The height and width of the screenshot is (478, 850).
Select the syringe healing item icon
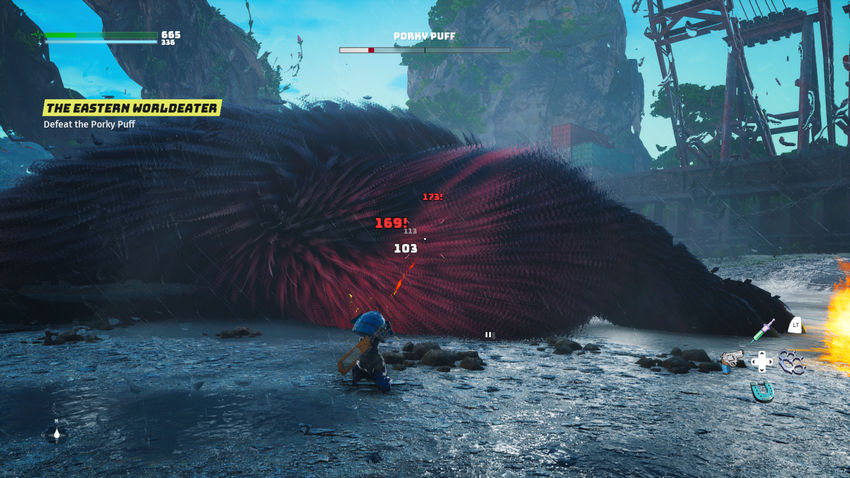(766, 328)
